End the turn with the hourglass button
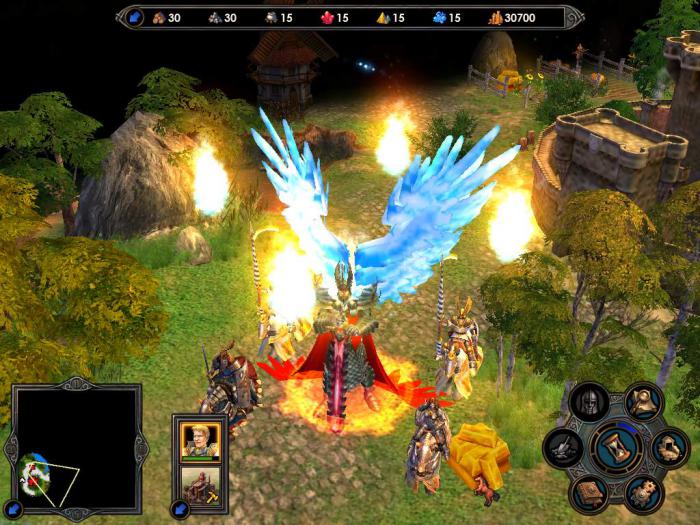700x525 pixels. [x=616, y=448]
